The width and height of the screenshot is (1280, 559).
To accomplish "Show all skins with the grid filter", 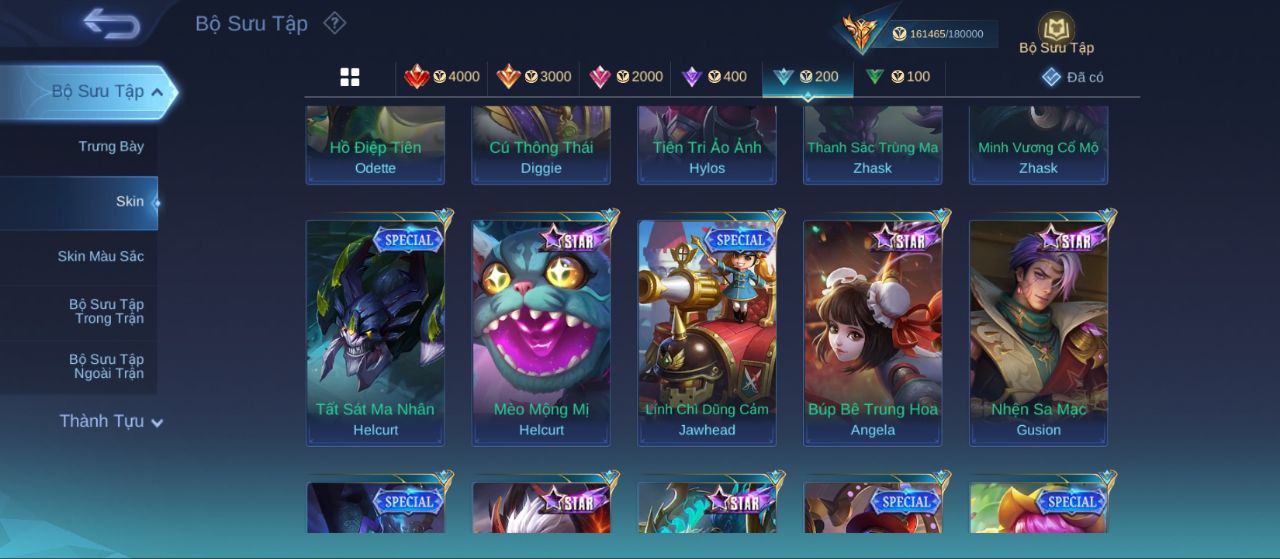I will tap(350, 77).
